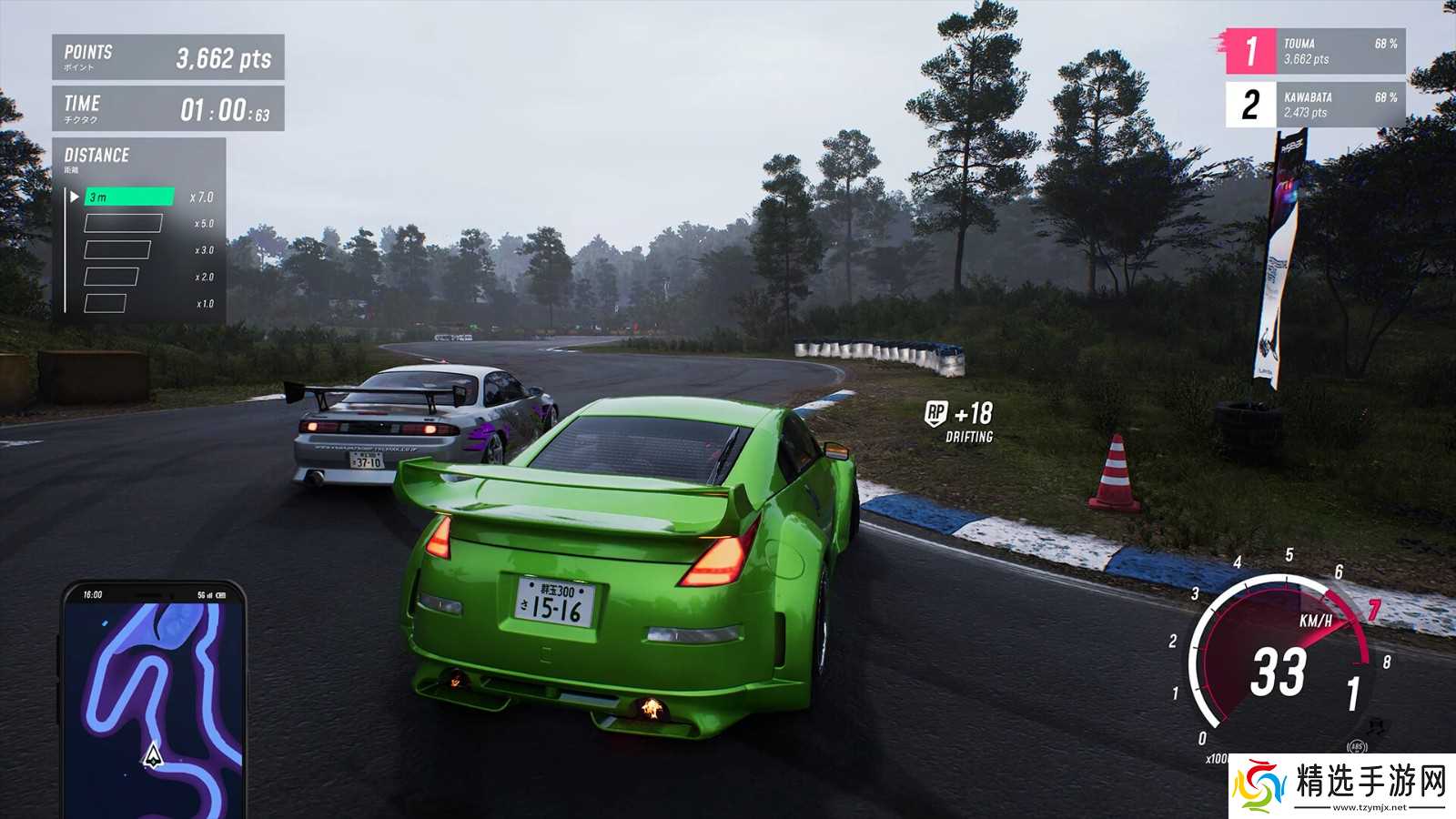Click the 精选手游网 watermark logo
1456x819 pixels.
click(x=1340, y=784)
